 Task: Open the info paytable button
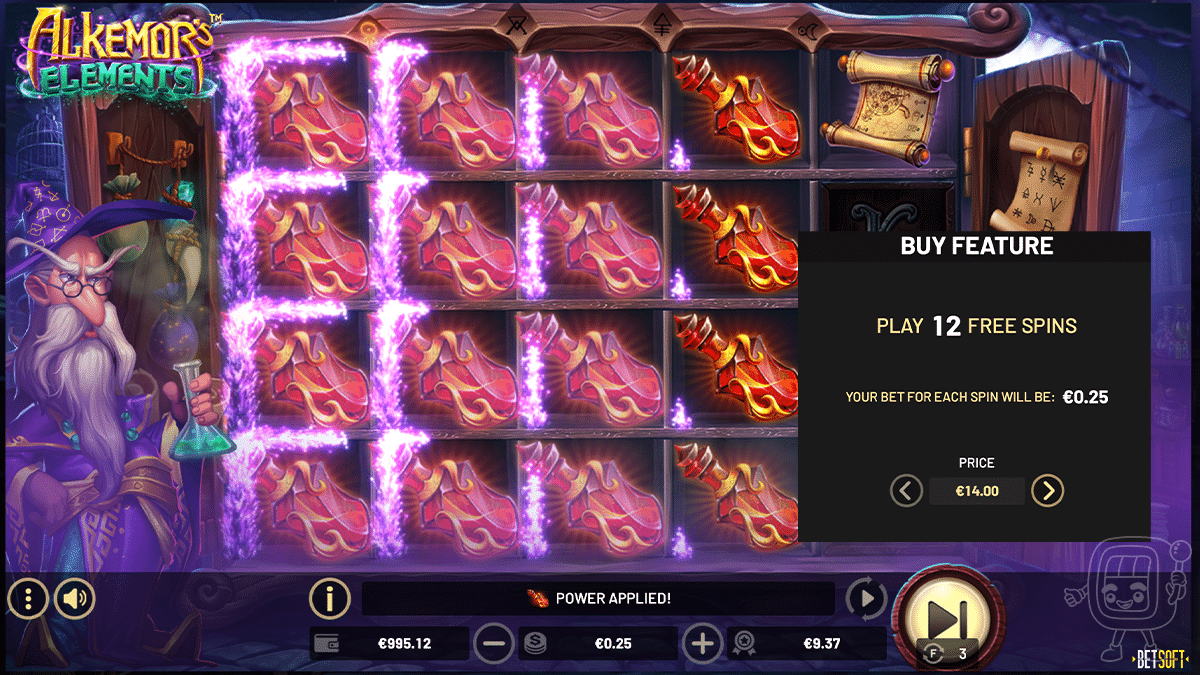point(330,599)
